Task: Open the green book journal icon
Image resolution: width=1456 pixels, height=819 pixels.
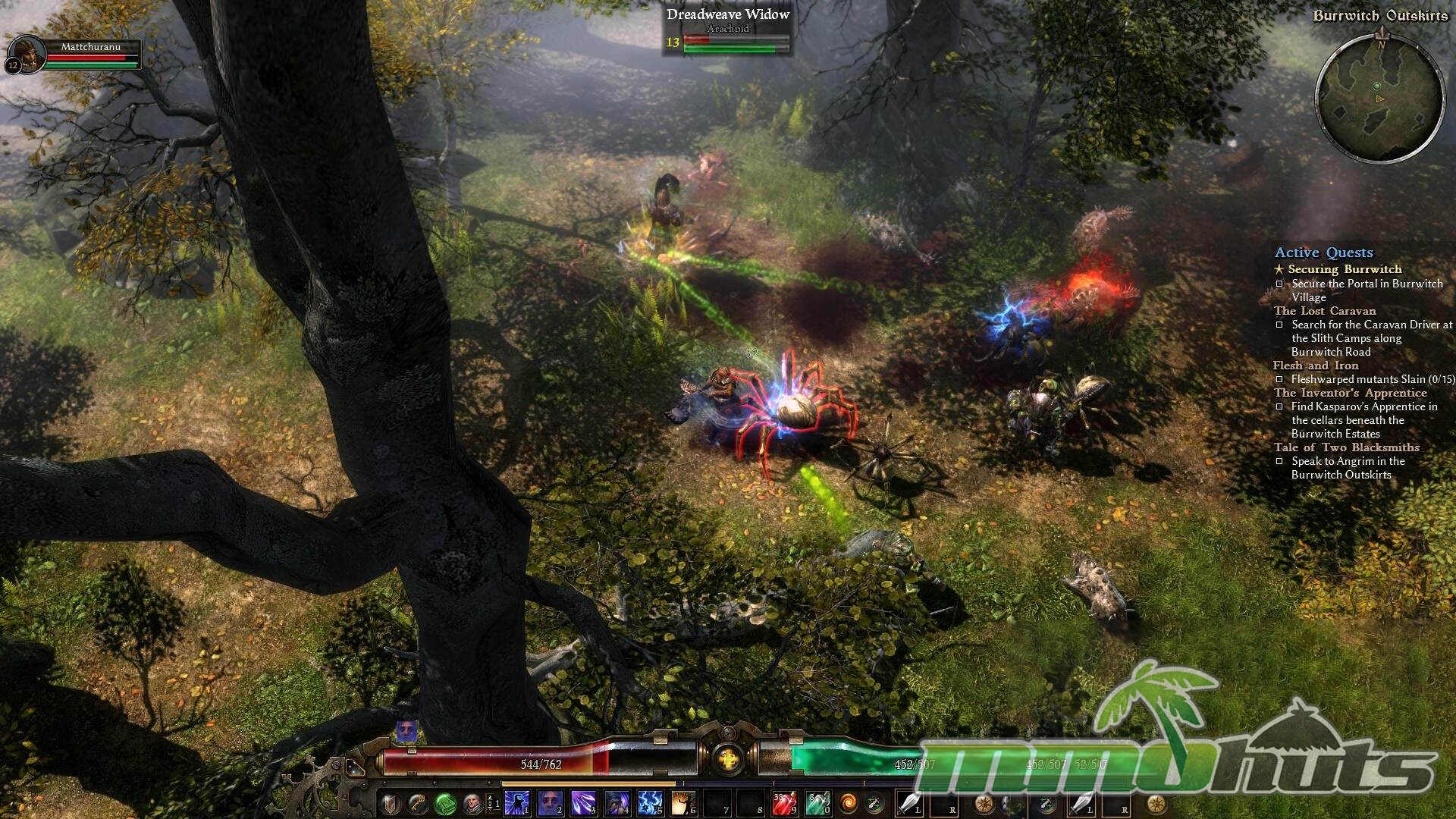Action: (445, 803)
